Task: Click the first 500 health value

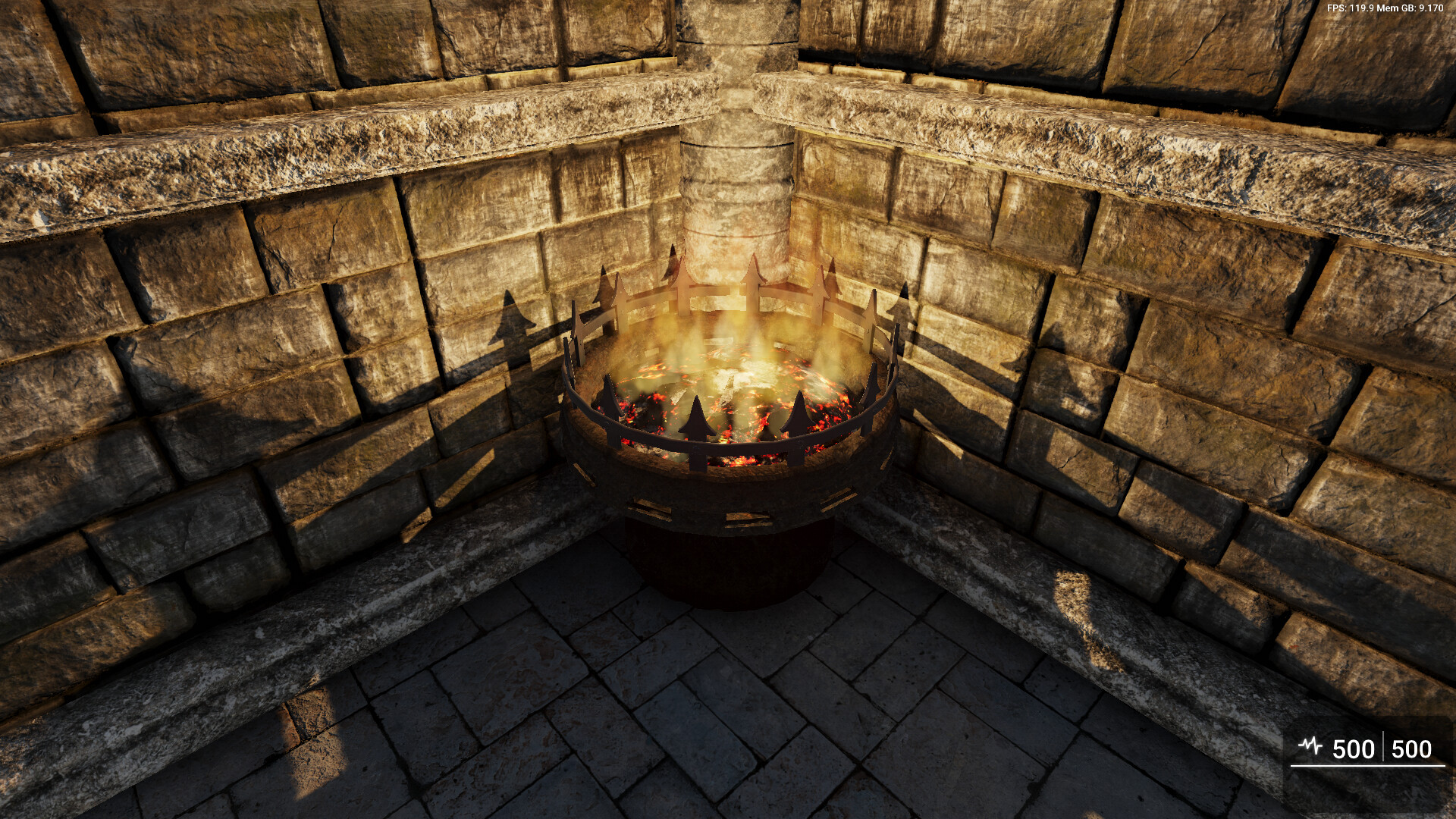Action: coord(1354,747)
